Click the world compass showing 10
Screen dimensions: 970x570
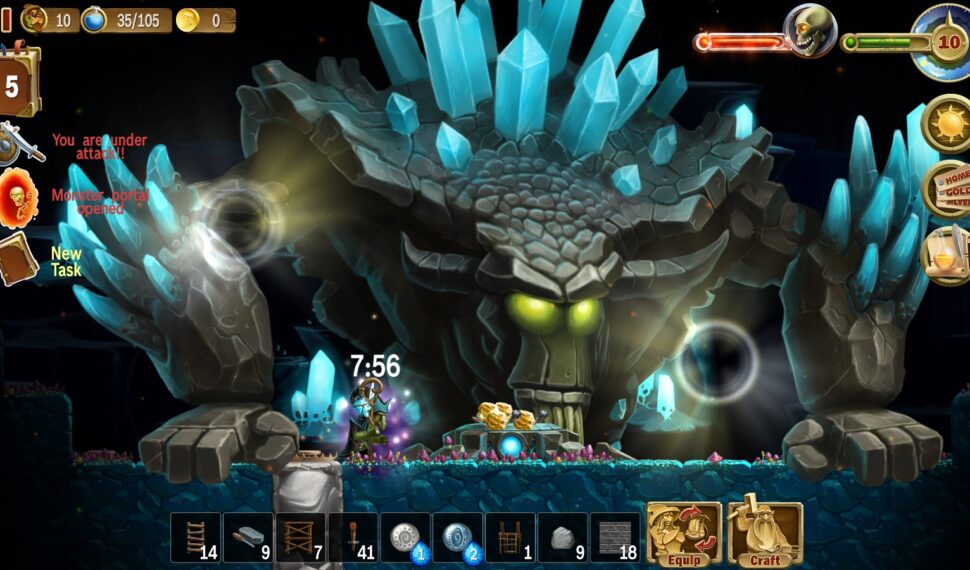(943, 42)
